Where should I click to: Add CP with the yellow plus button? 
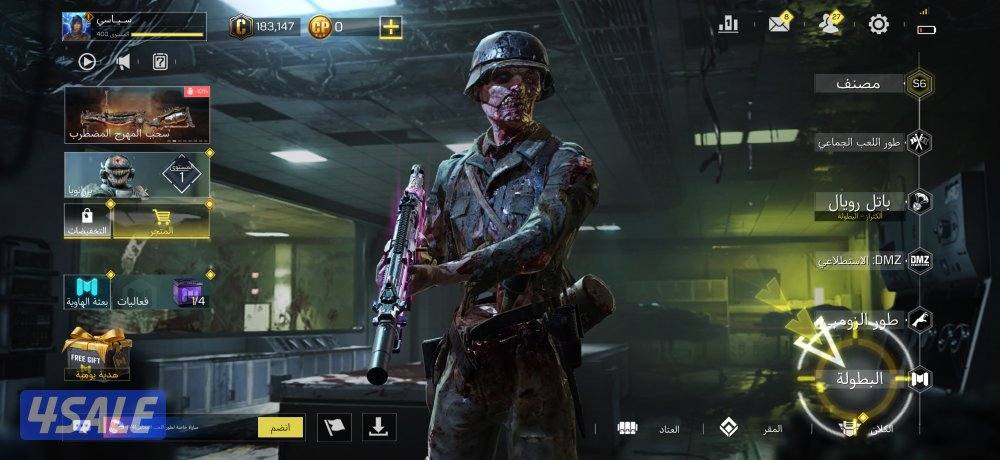pos(390,27)
